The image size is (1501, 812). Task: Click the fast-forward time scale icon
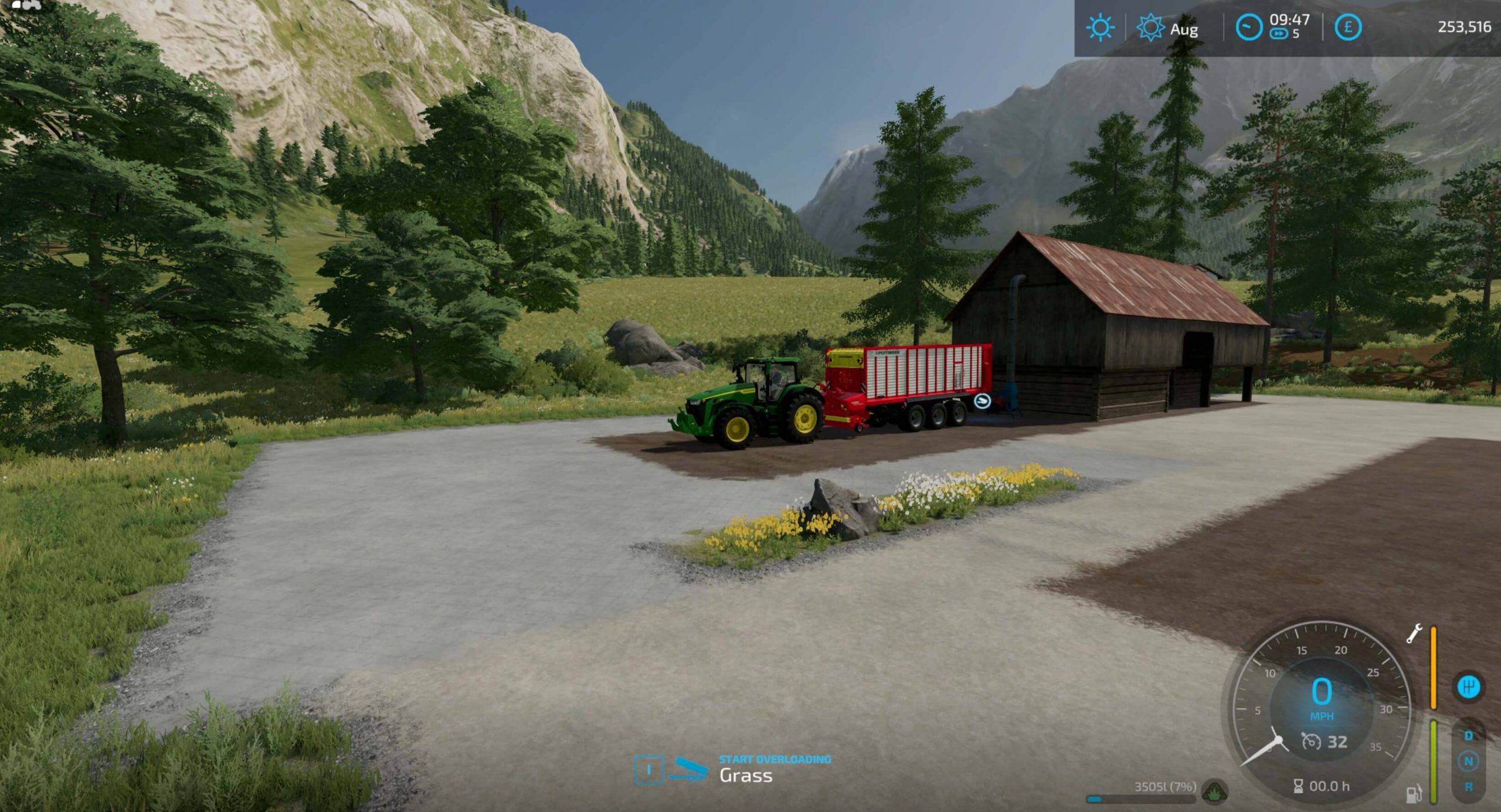pyautogui.click(x=1278, y=35)
